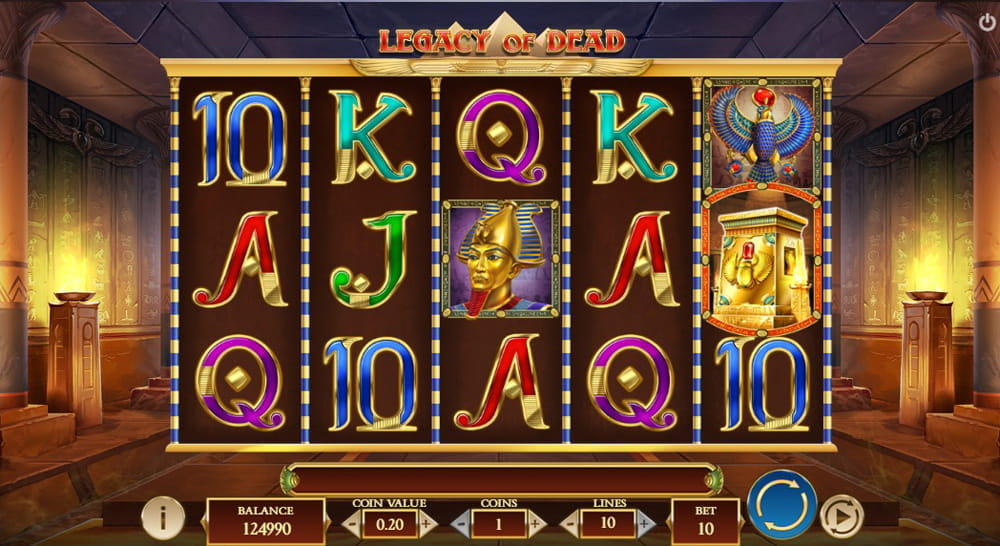Reduce the number of coins

click(461, 522)
